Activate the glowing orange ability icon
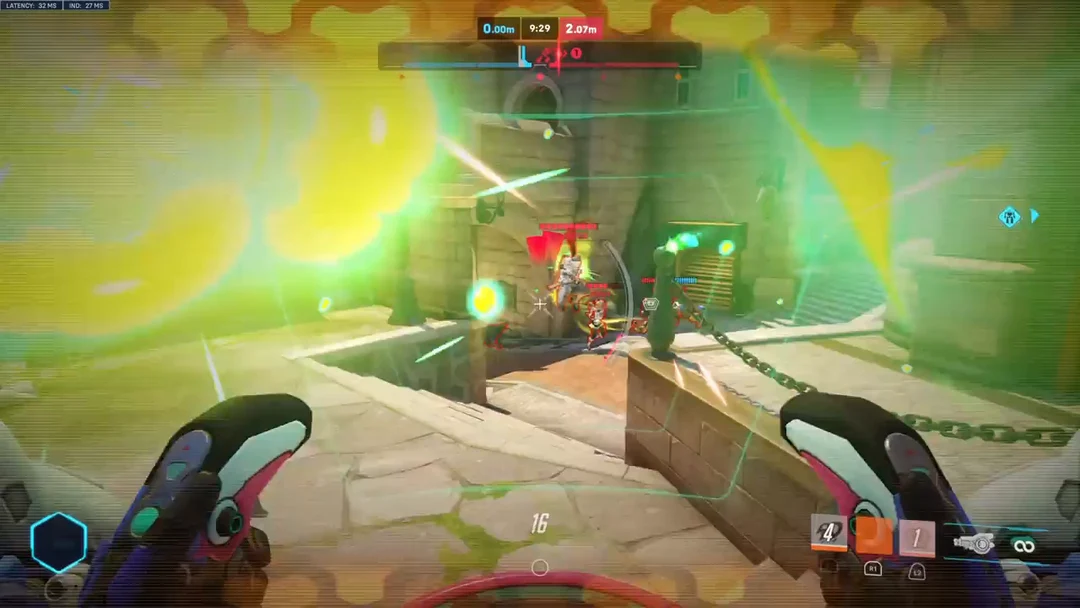Image resolution: width=1080 pixels, height=608 pixels. (873, 536)
